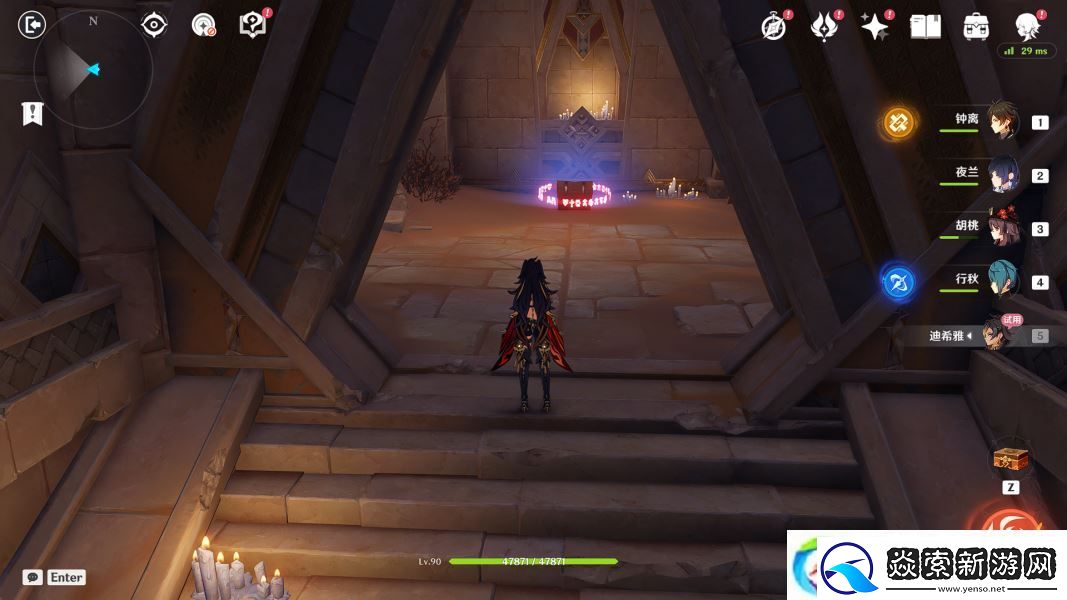Switch to party member 行秋

click(x=1002, y=281)
